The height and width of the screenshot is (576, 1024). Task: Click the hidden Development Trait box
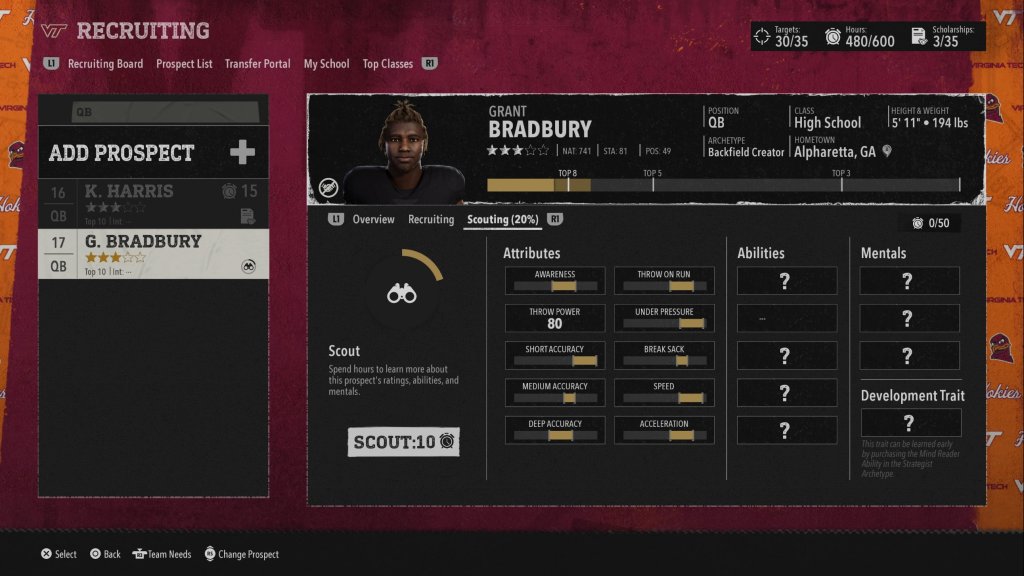pos(909,422)
